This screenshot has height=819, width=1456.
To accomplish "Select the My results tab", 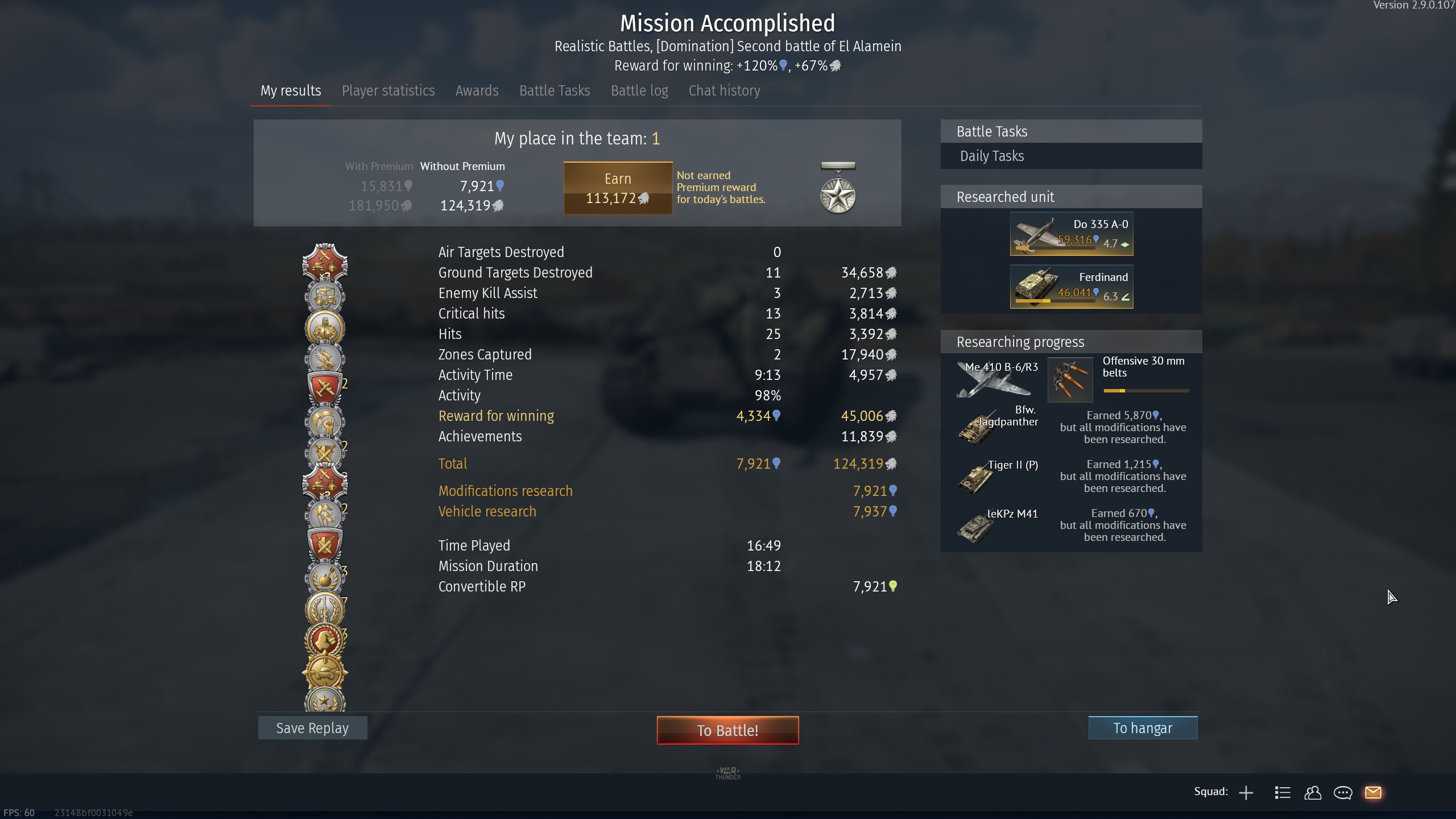I will (x=291, y=91).
